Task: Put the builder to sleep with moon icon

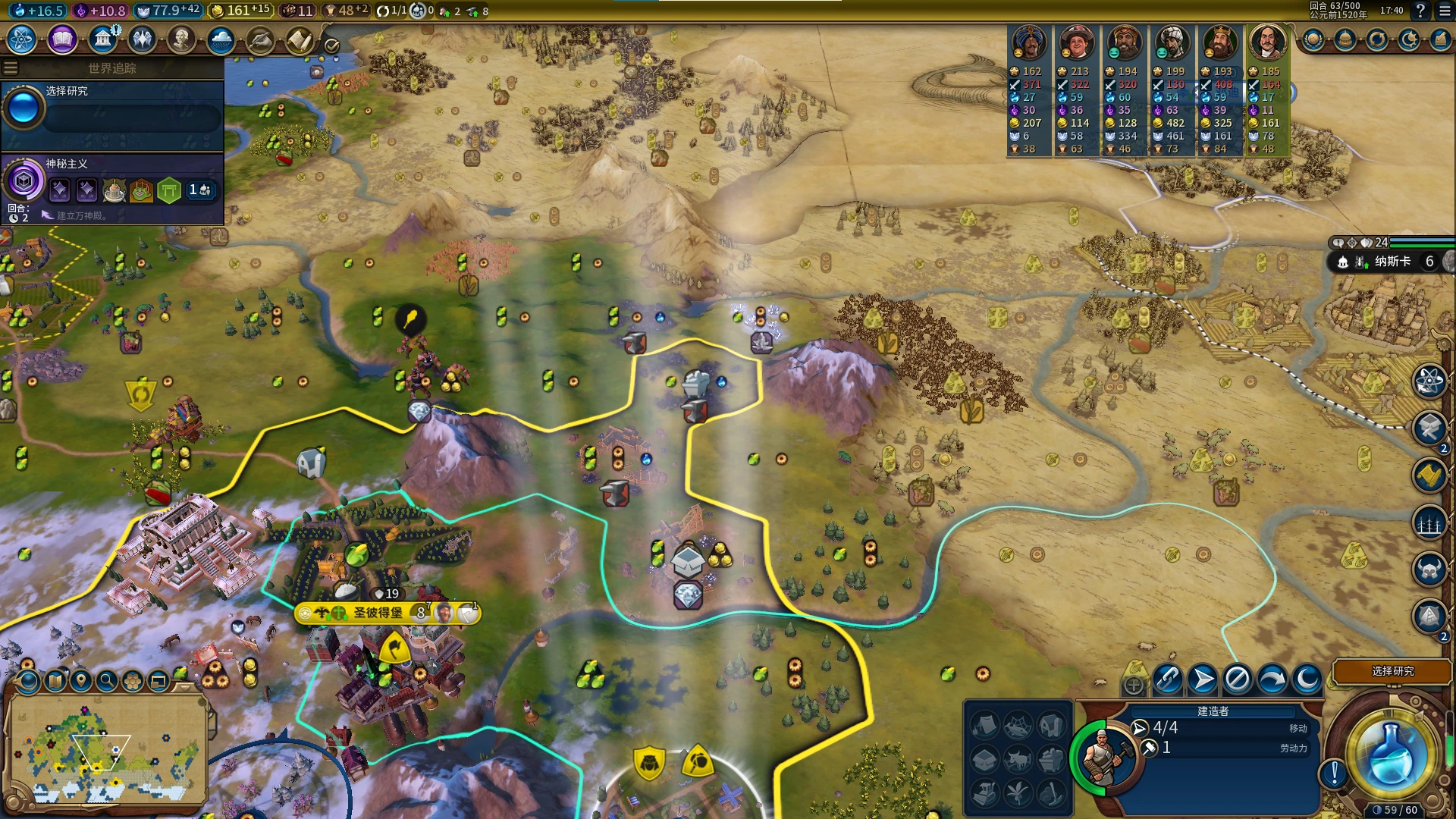Action: pos(1307,679)
